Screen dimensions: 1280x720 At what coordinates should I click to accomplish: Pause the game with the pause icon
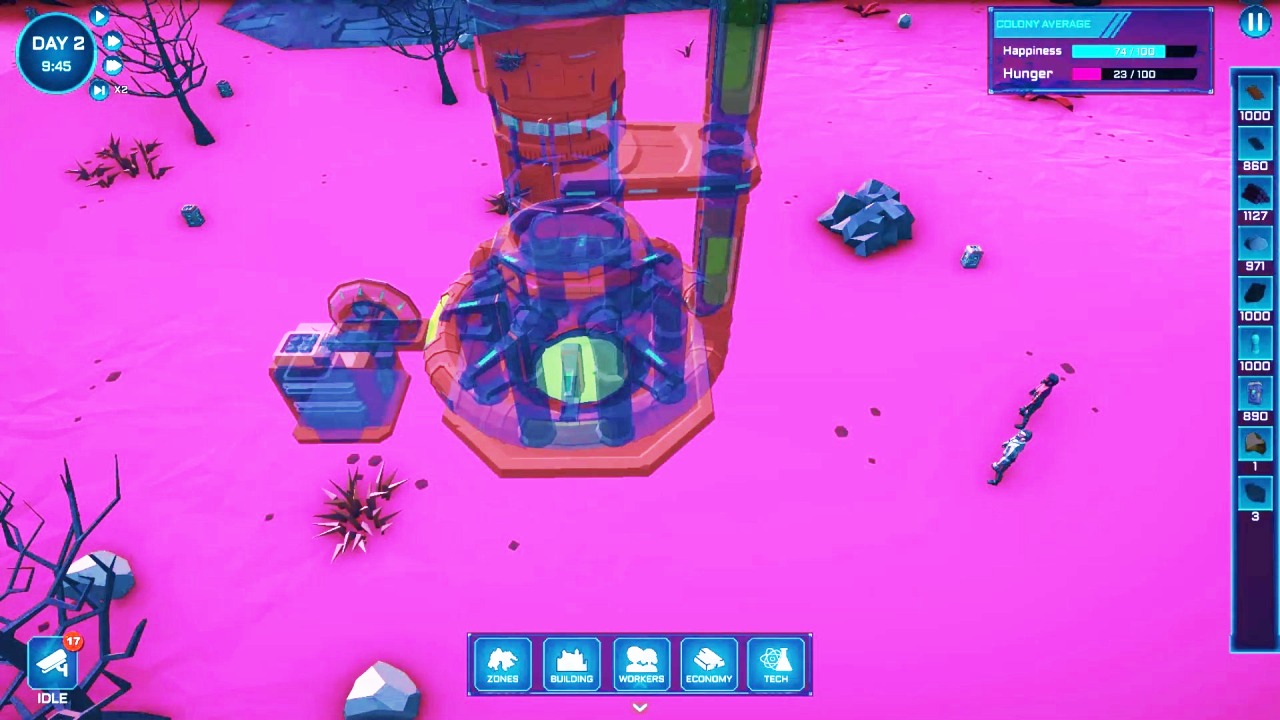tap(1255, 22)
